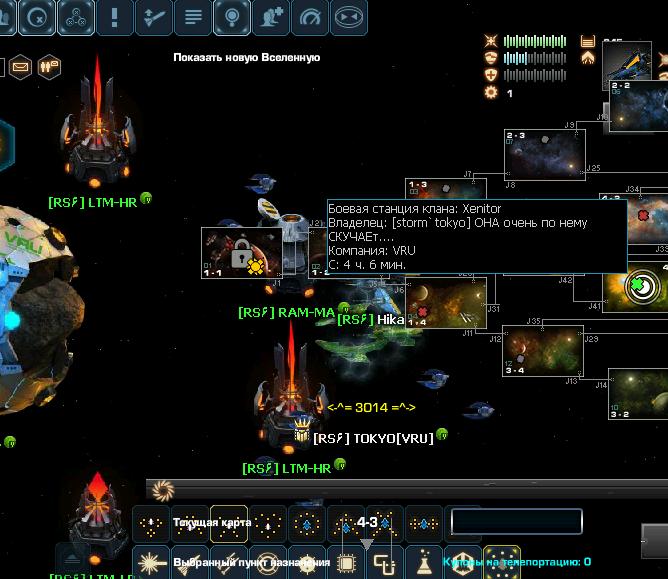Select the CPU chip slot in bottom bar

tap(347, 562)
